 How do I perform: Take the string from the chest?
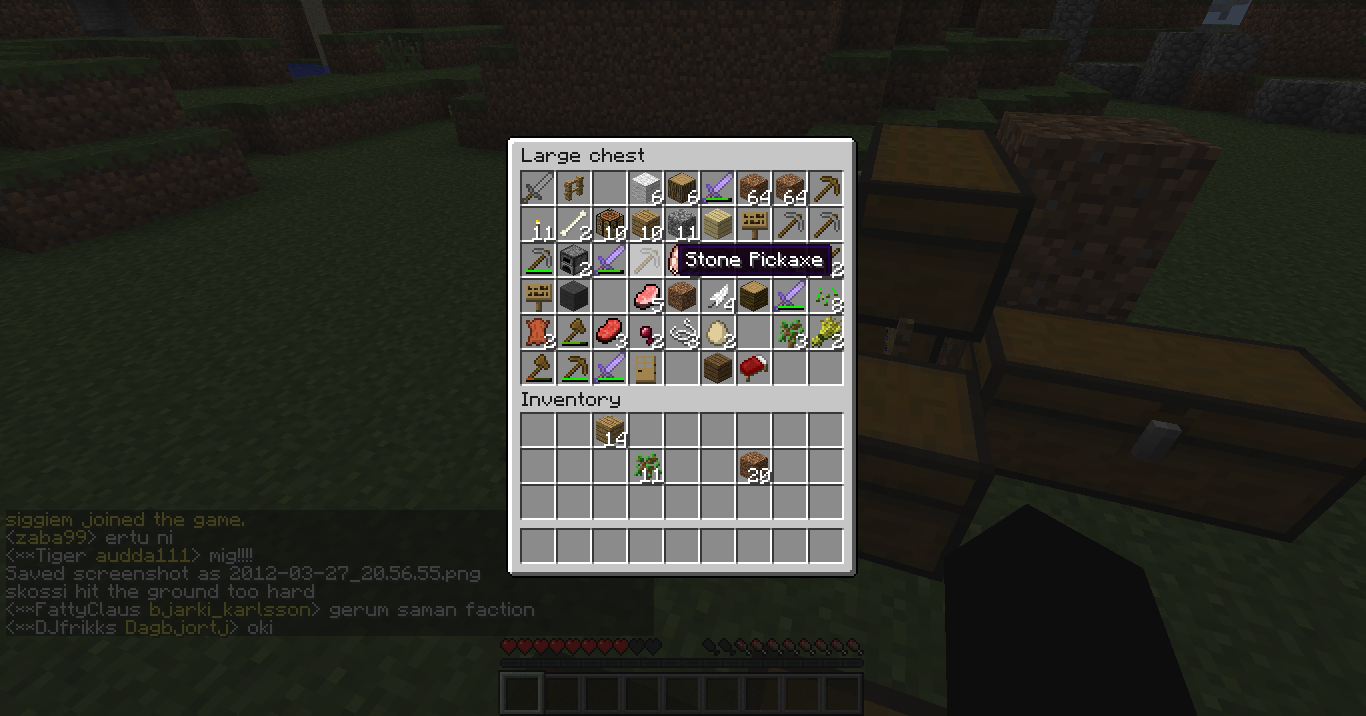[x=681, y=333]
